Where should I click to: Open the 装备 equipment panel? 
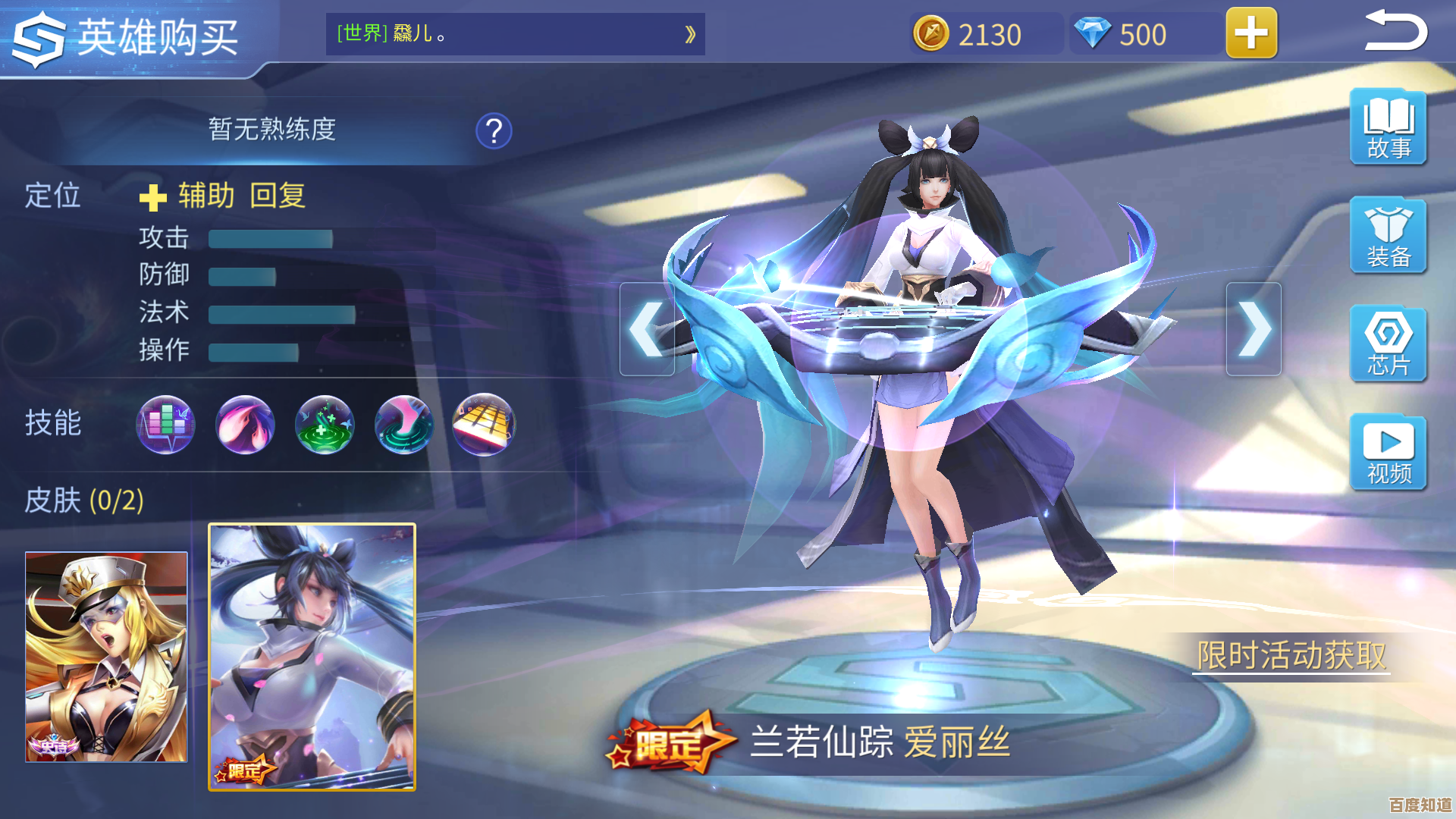(1388, 235)
